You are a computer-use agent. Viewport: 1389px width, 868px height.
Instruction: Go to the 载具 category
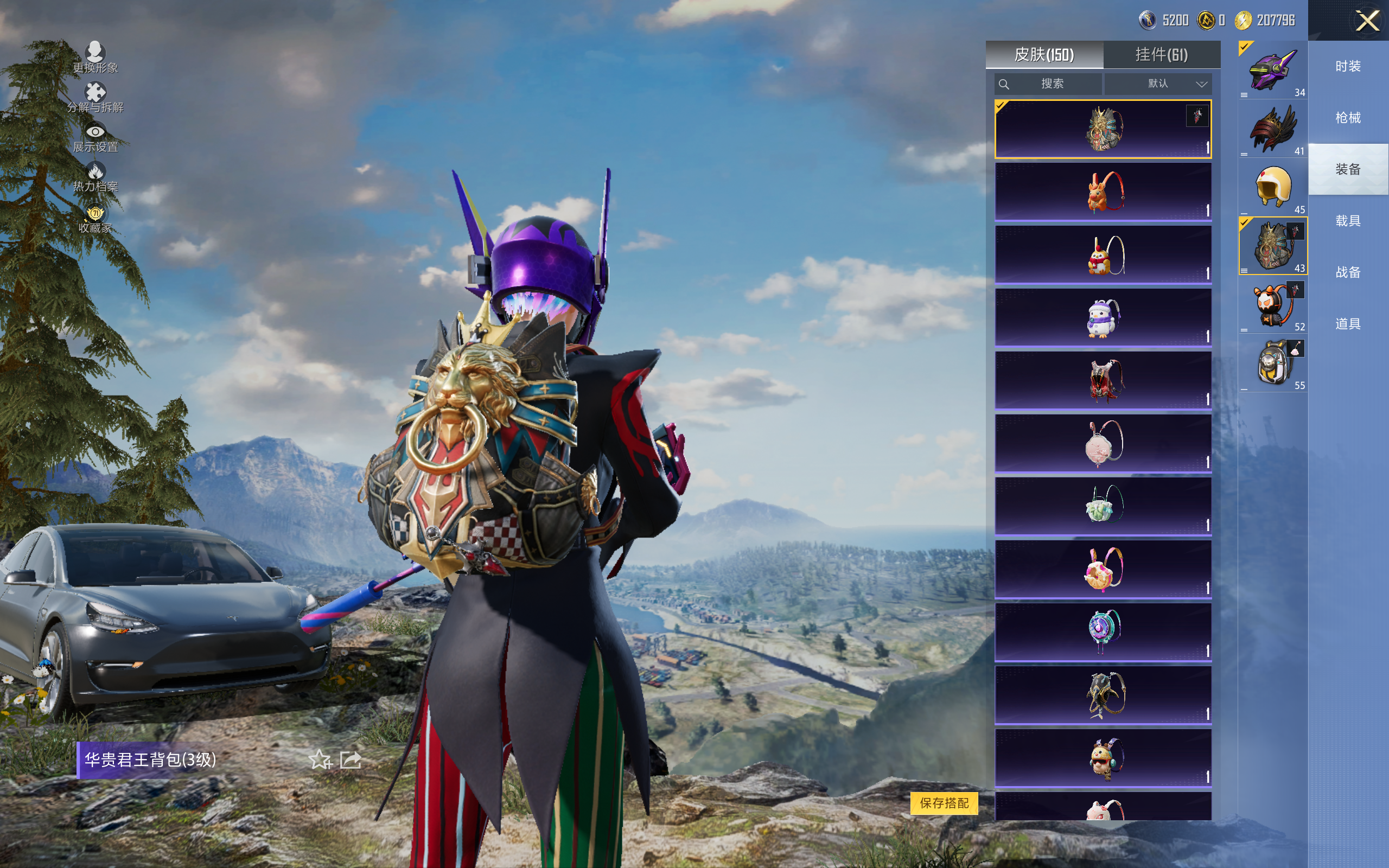(x=1348, y=221)
